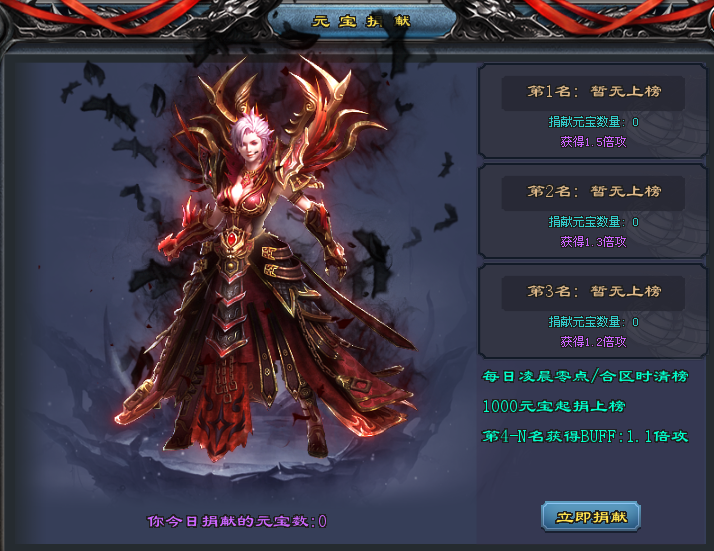Select the 第1名 ranking panel
This screenshot has width=714, height=551.
pyautogui.click(x=593, y=111)
